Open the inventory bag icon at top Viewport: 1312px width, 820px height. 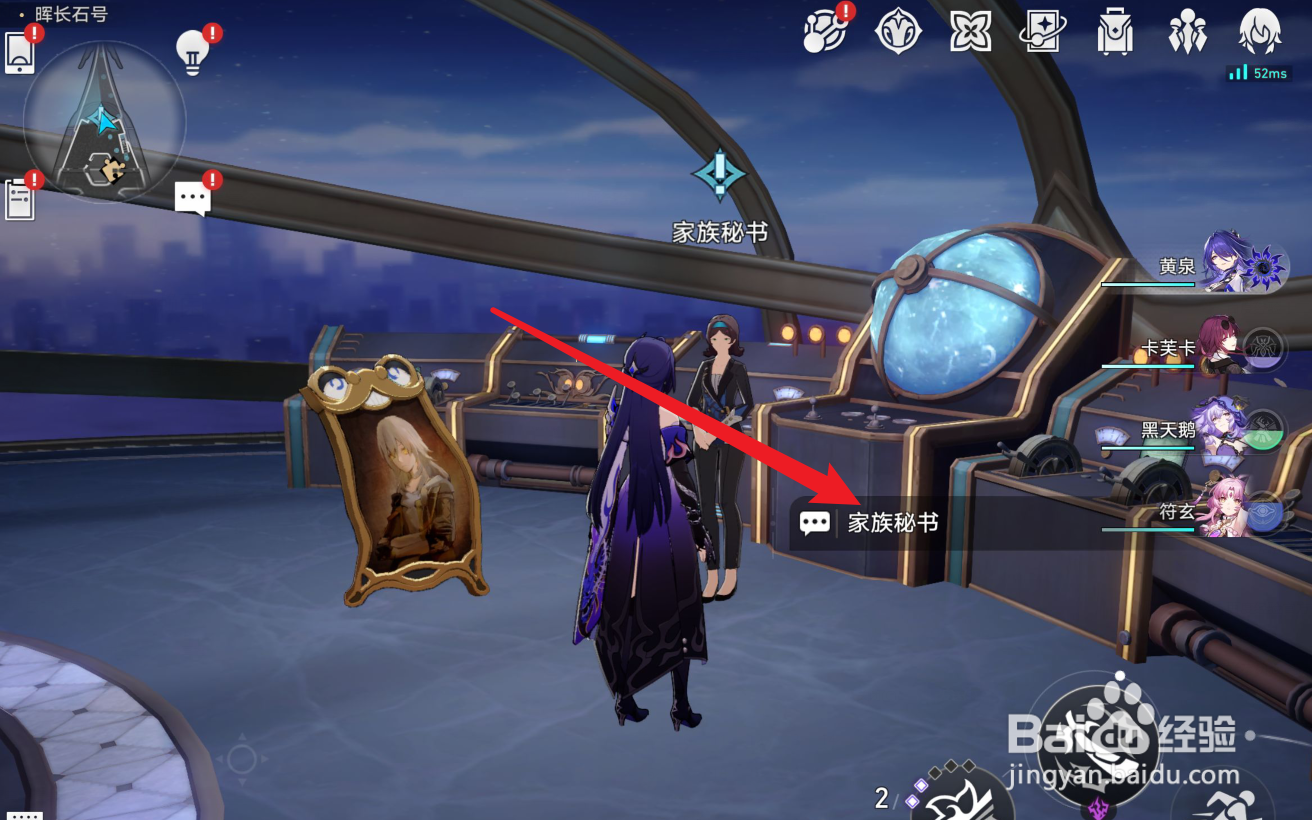tap(1112, 33)
